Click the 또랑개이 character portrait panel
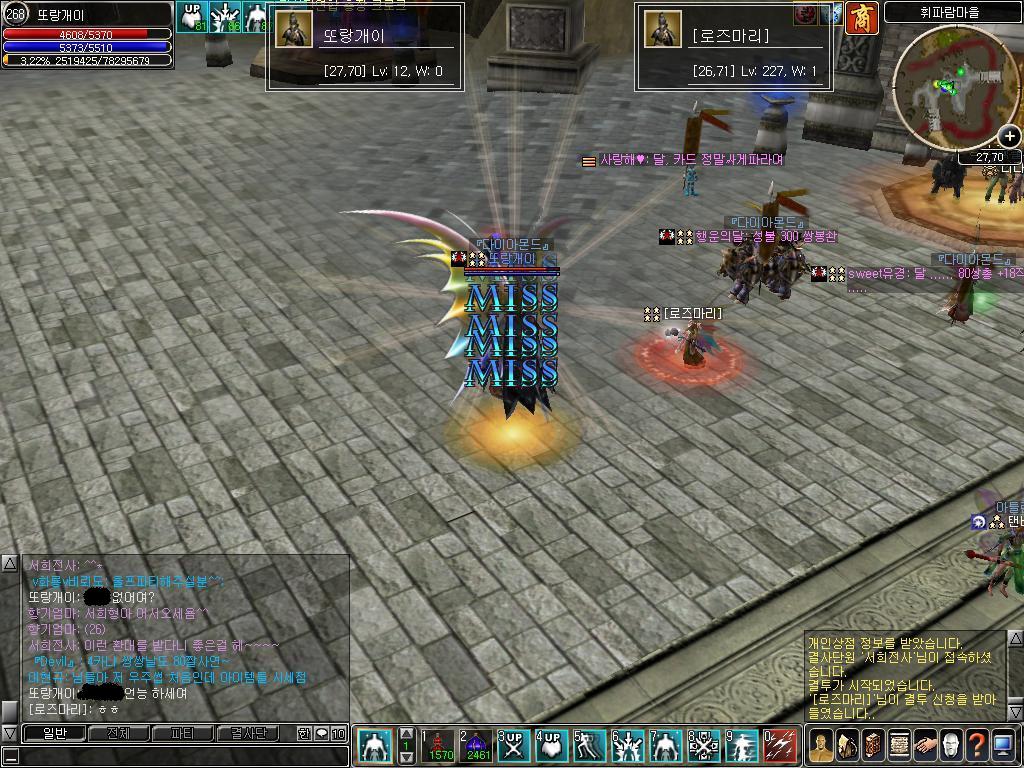The width and height of the screenshot is (1024, 768). point(294,30)
